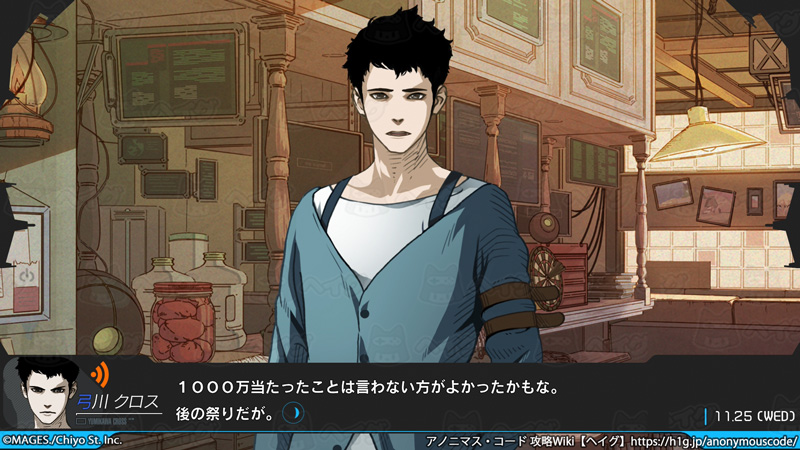Click the crescent text-advance indicator
Viewport: 800px width, 450px height.
point(292,411)
